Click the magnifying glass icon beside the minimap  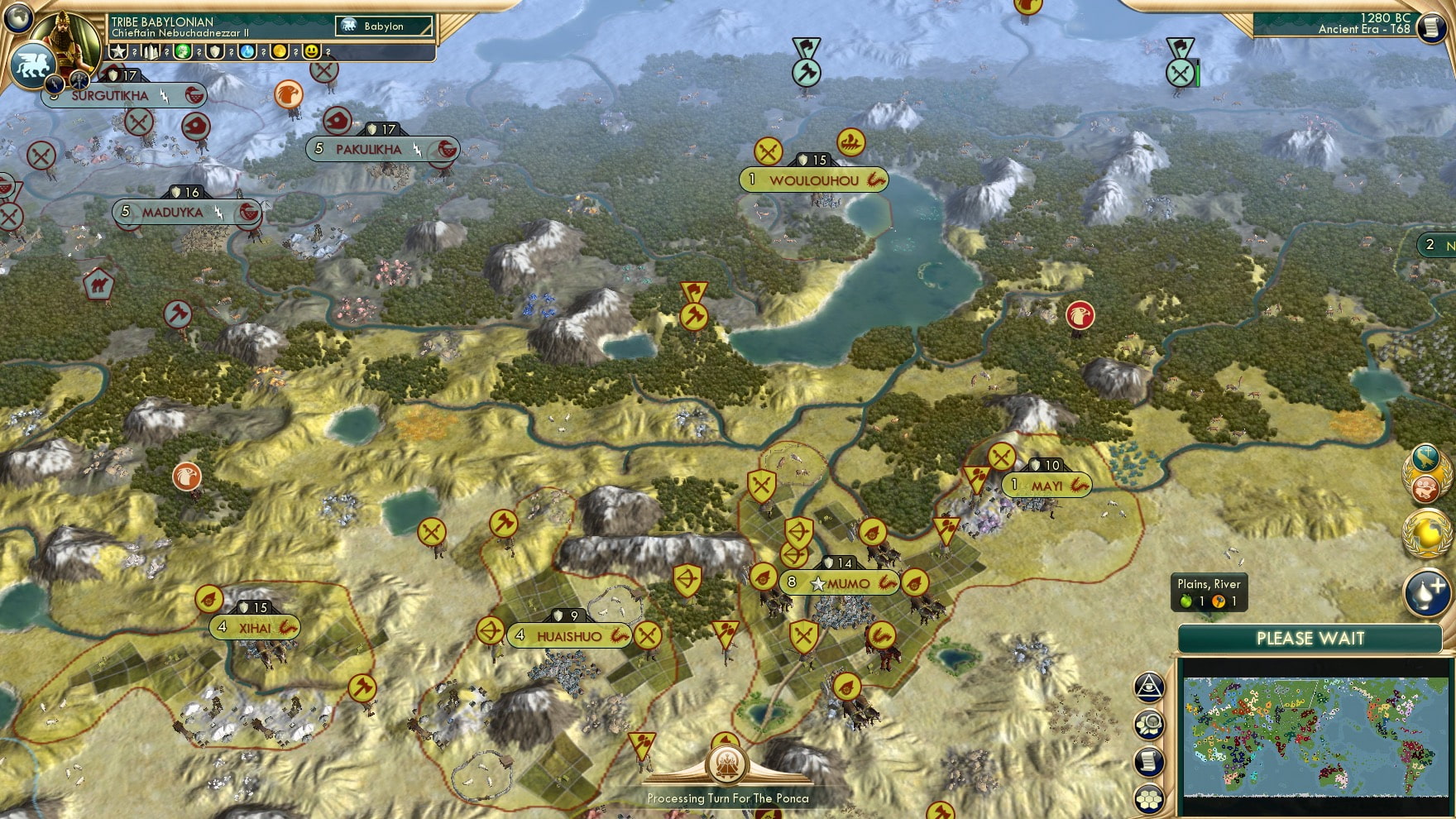tap(1150, 724)
